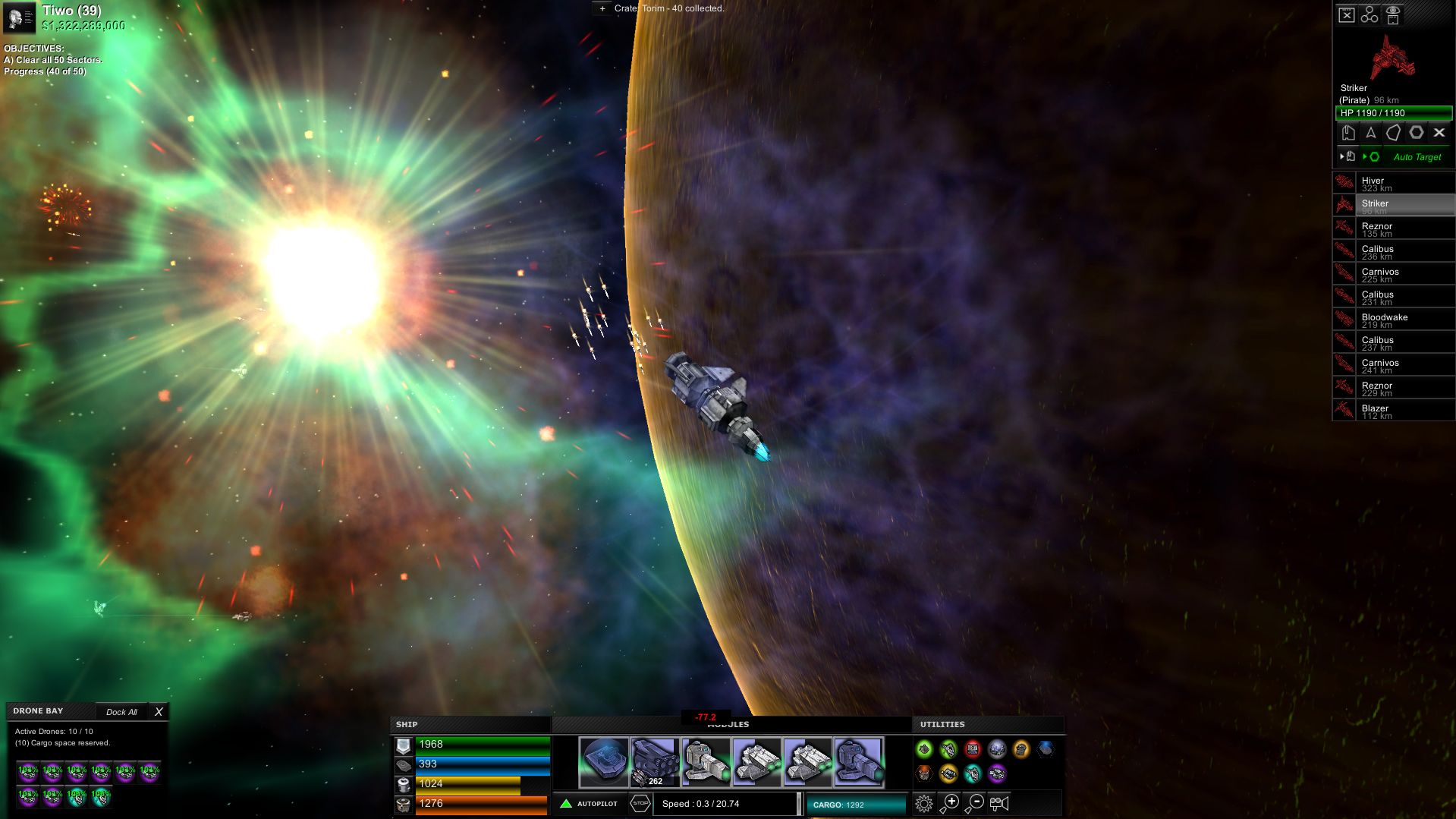Click the approach arrow icon under the HP bar
Screen dimensions: 1456x819
1370,133
